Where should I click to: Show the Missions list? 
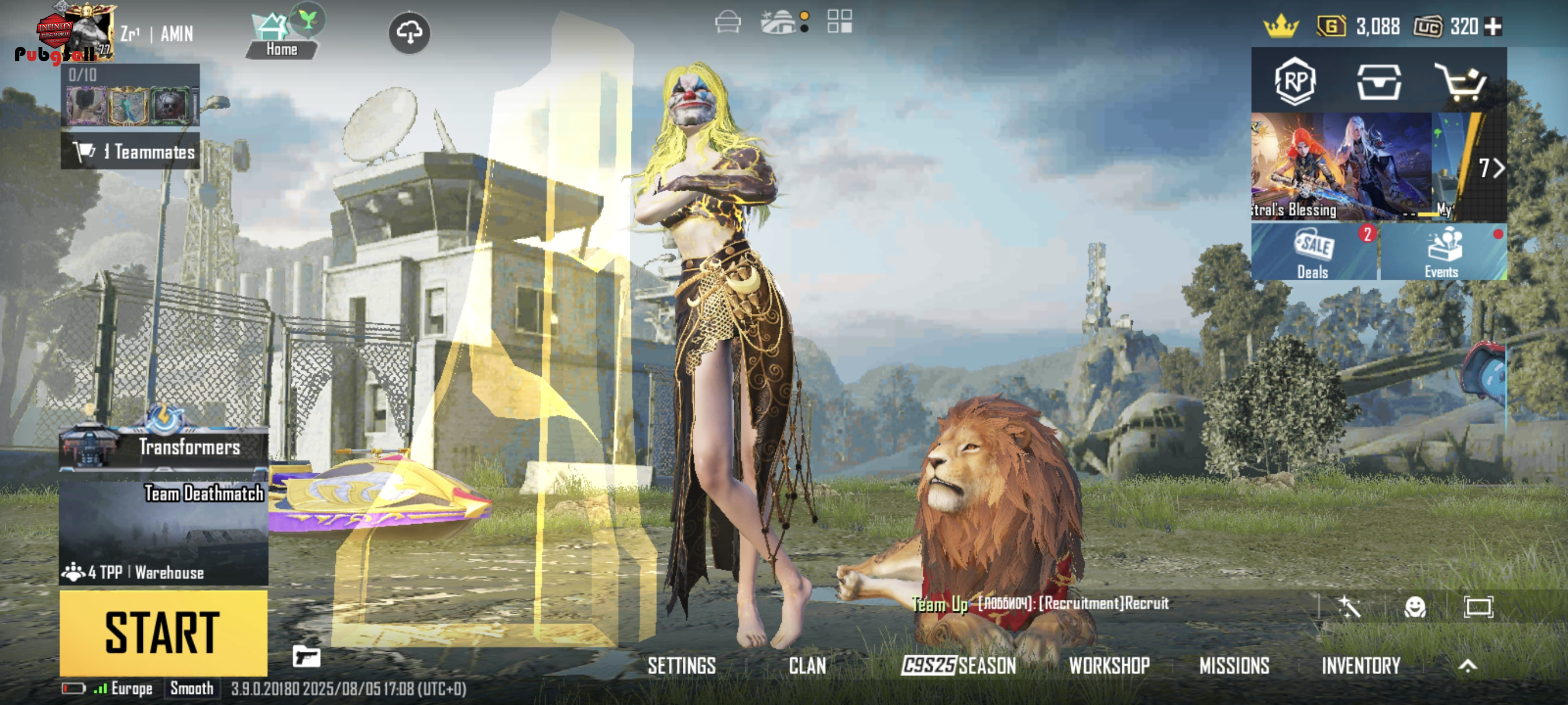pos(1234,666)
